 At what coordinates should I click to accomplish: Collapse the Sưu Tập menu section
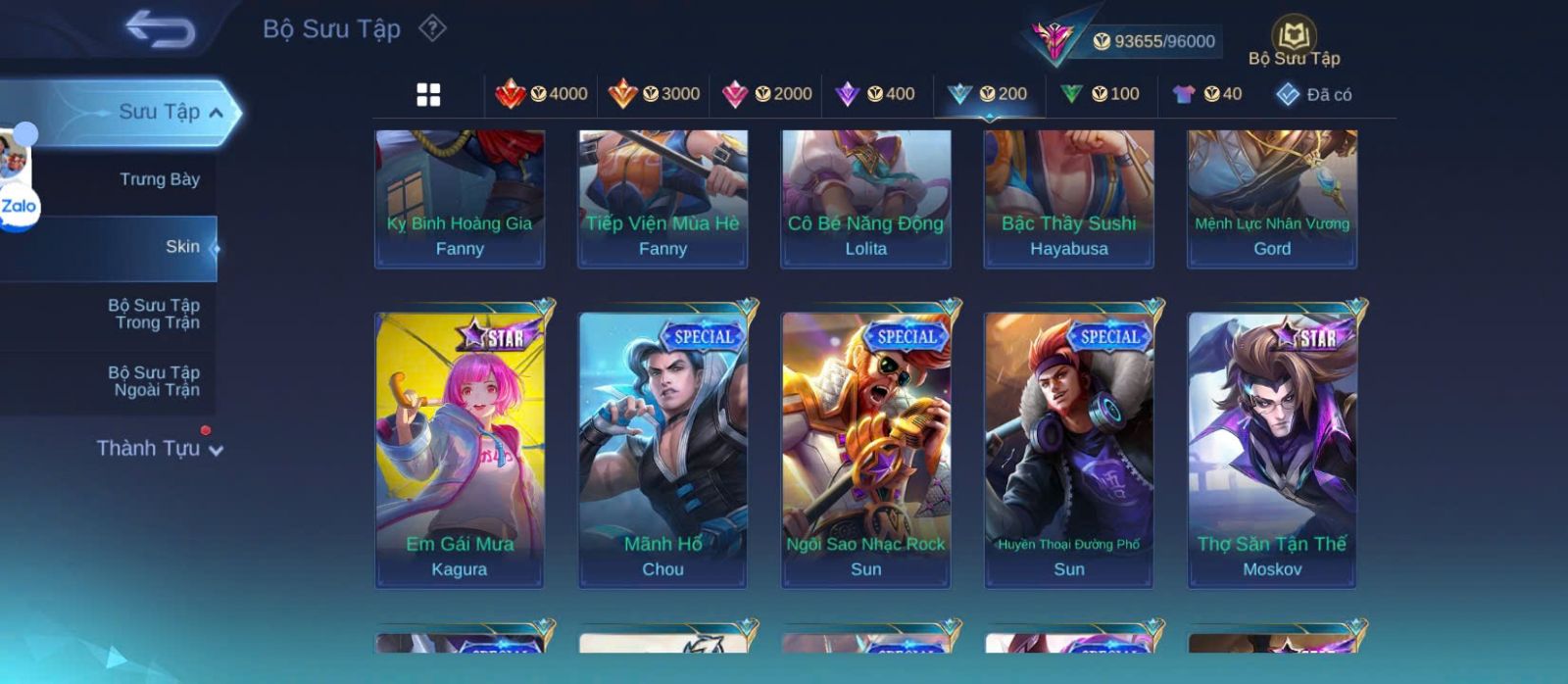click(x=216, y=113)
